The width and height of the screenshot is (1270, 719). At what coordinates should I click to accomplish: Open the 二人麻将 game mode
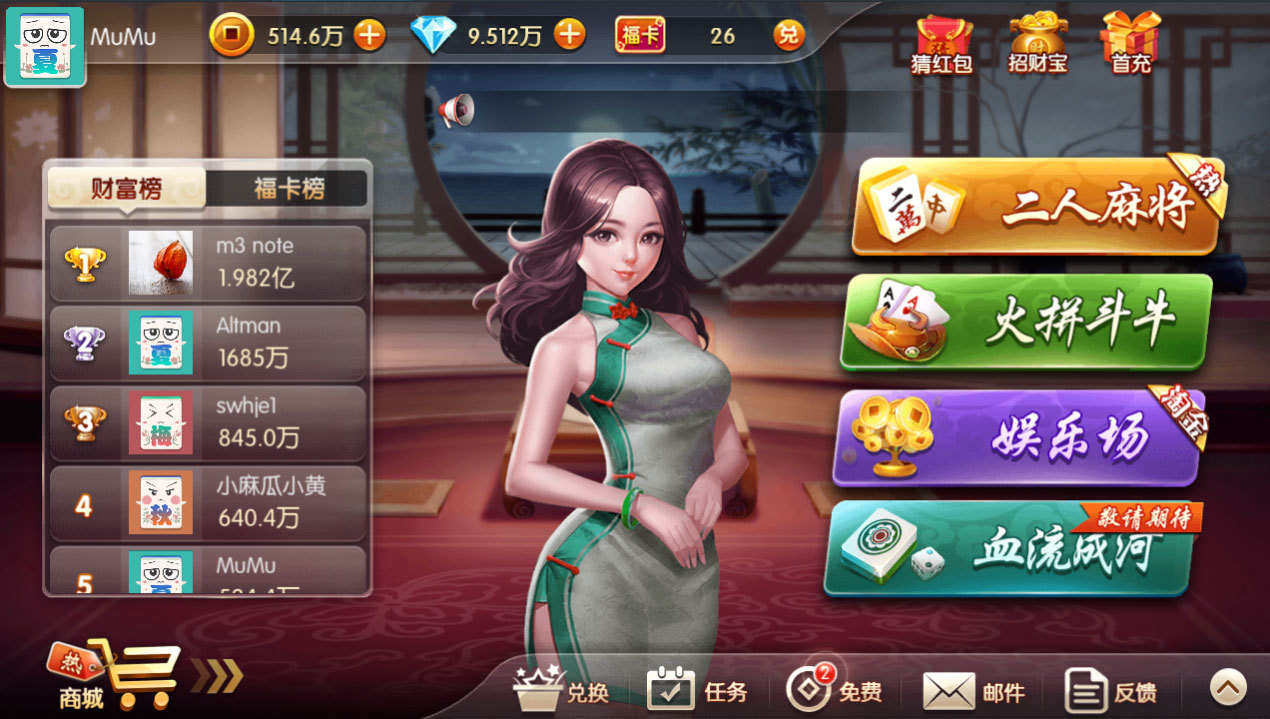tap(1035, 207)
